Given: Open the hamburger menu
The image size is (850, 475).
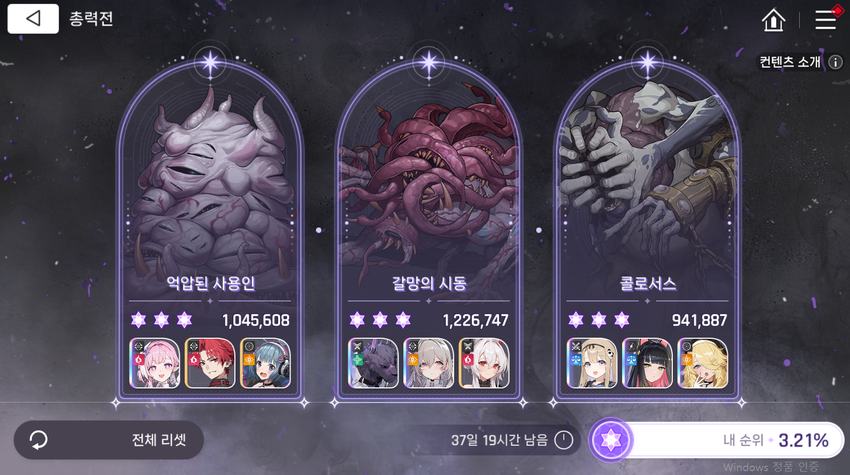Looking at the screenshot, I should 825,19.
